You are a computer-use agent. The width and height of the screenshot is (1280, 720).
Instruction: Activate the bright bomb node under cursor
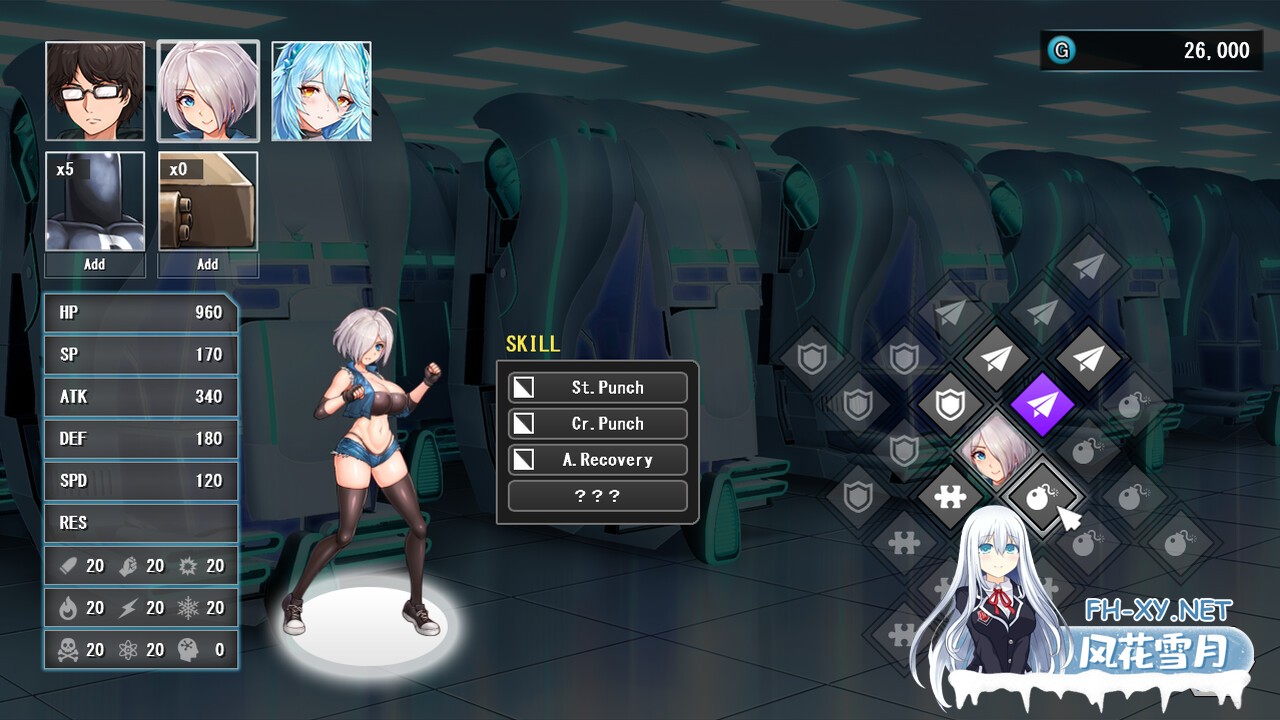coord(1040,496)
